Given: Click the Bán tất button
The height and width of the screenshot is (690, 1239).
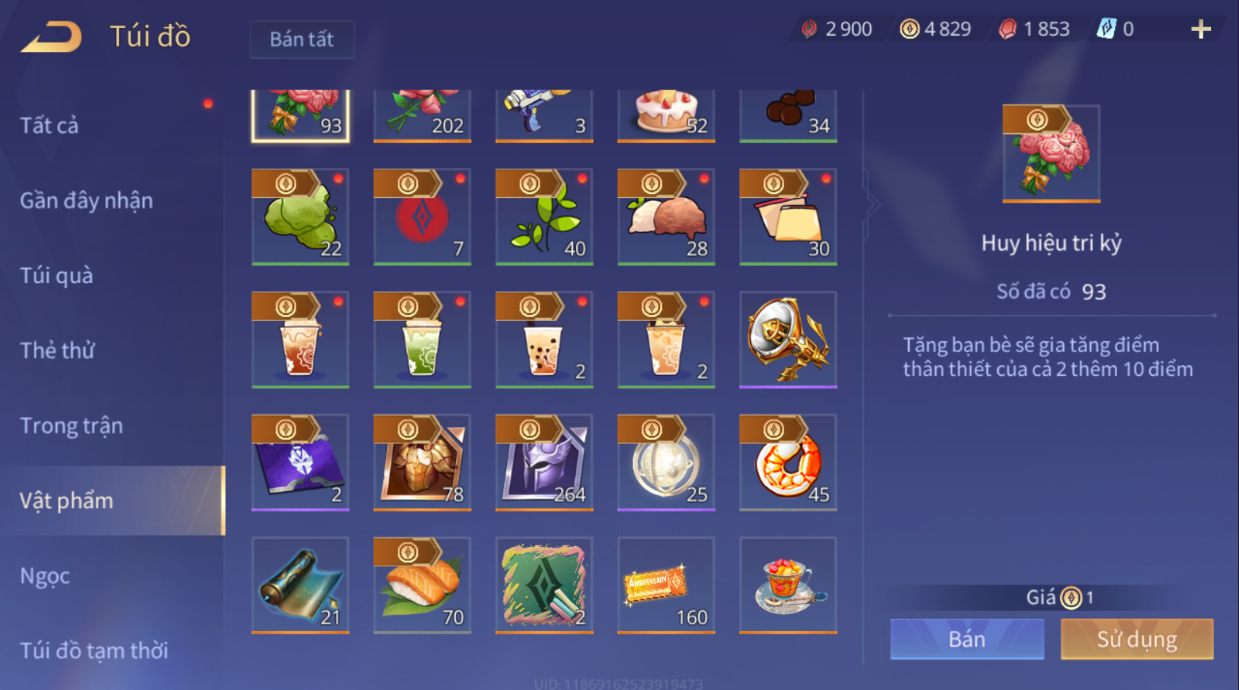Looking at the screenshot, I should tap(301, 40).
